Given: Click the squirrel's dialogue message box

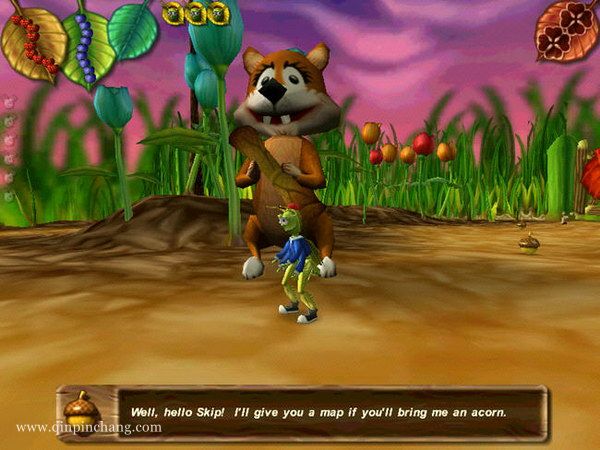Looking at the screenshot, I should pyautogui.click(x=331, y=411).
